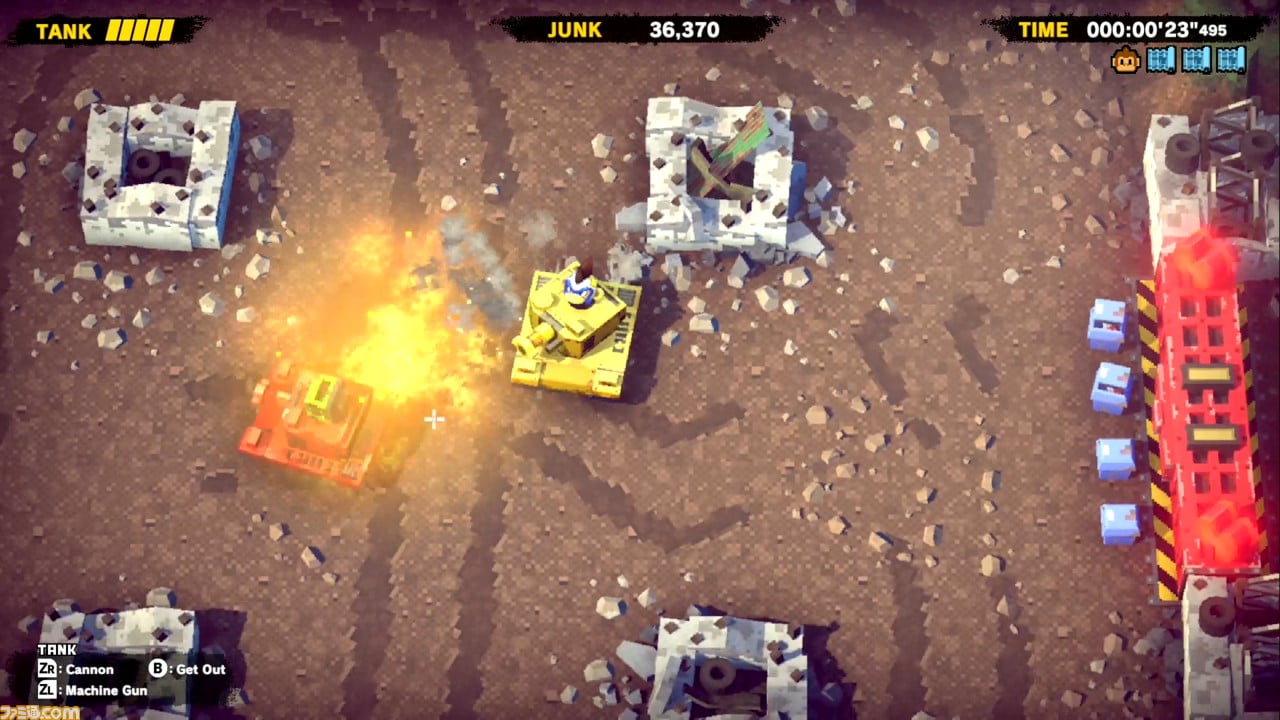Click the crosshair reticle near the explosion
This screenshot has height=720, width=1280.
click(x=433, y=420)
